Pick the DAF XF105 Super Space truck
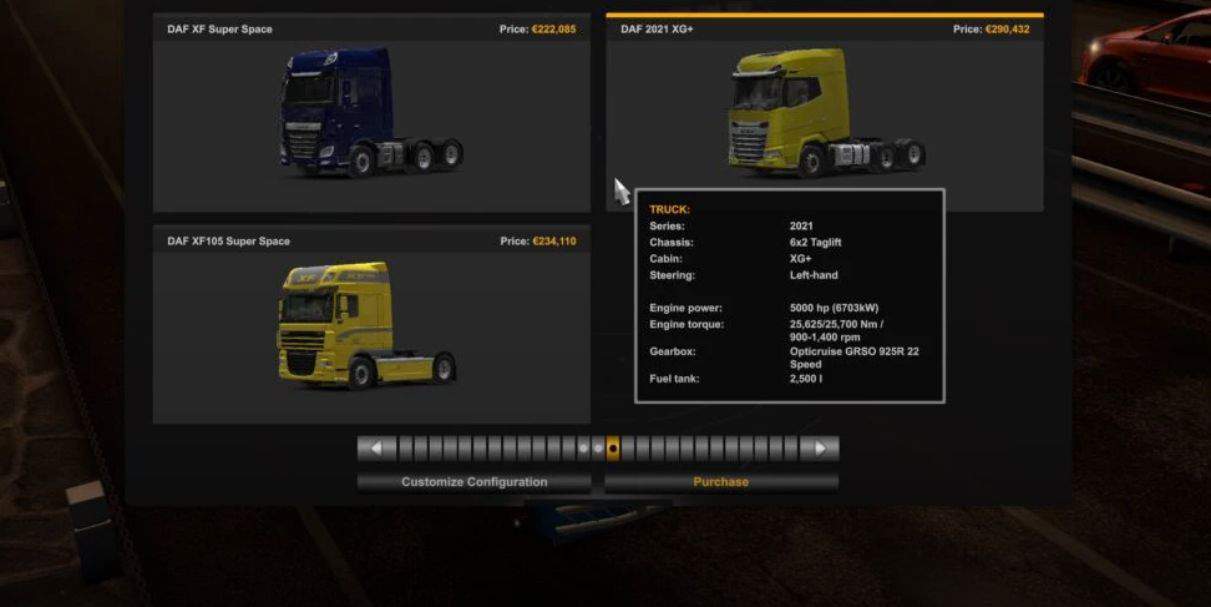 (x=371, y=325)
